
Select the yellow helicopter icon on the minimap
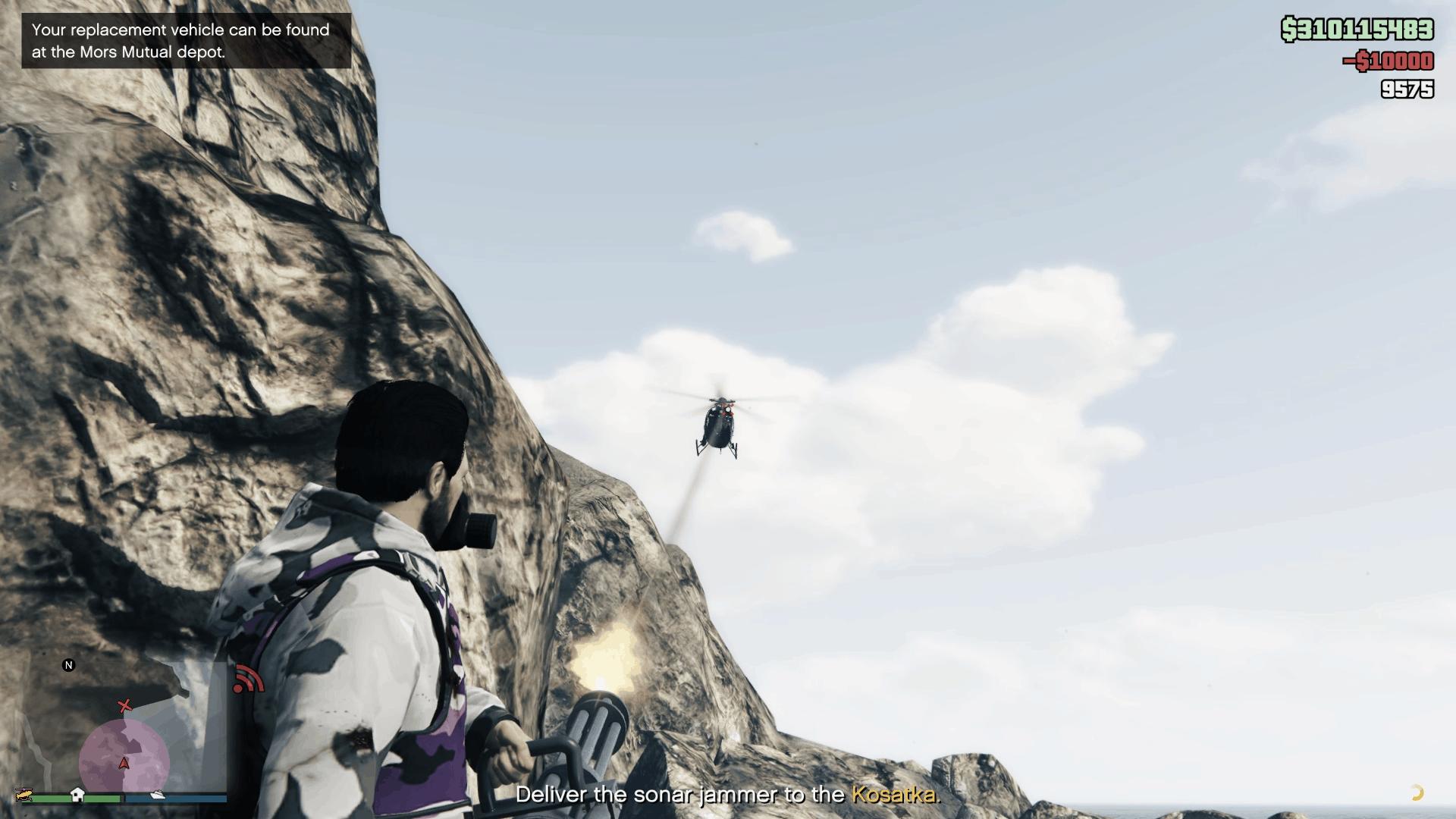(24, 795)
